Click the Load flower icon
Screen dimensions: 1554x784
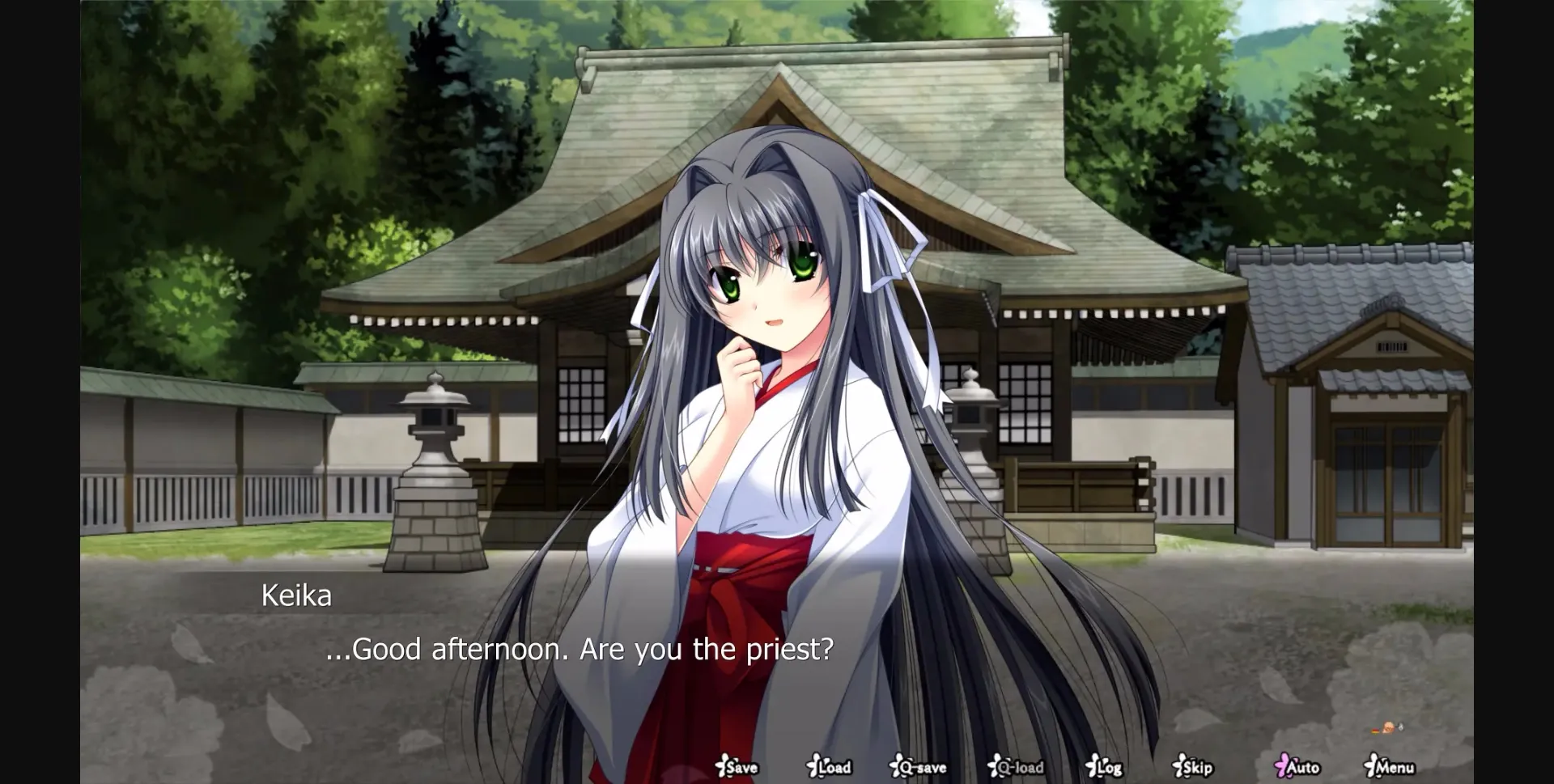pos(813,767)
